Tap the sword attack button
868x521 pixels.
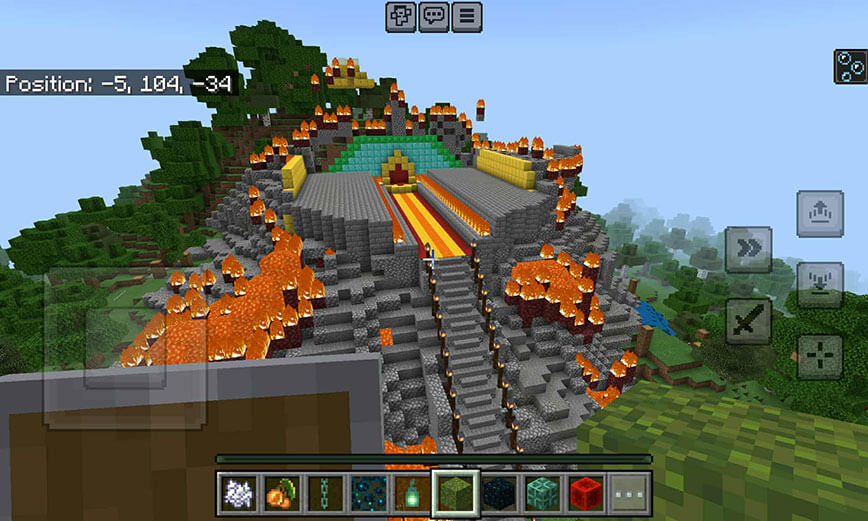click(x=748, y=321)
